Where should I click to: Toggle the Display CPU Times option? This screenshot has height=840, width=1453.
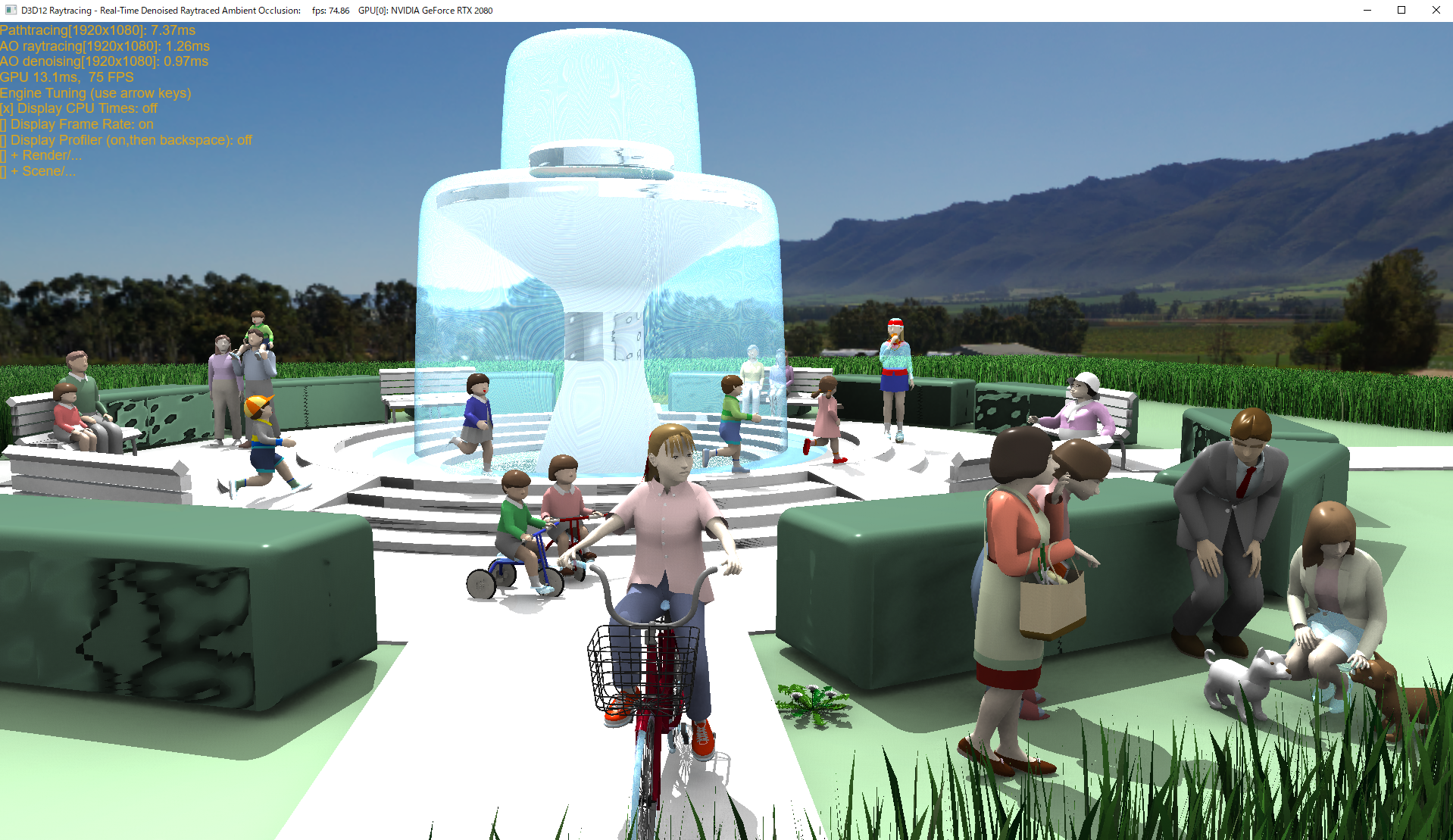click(79, 108)
